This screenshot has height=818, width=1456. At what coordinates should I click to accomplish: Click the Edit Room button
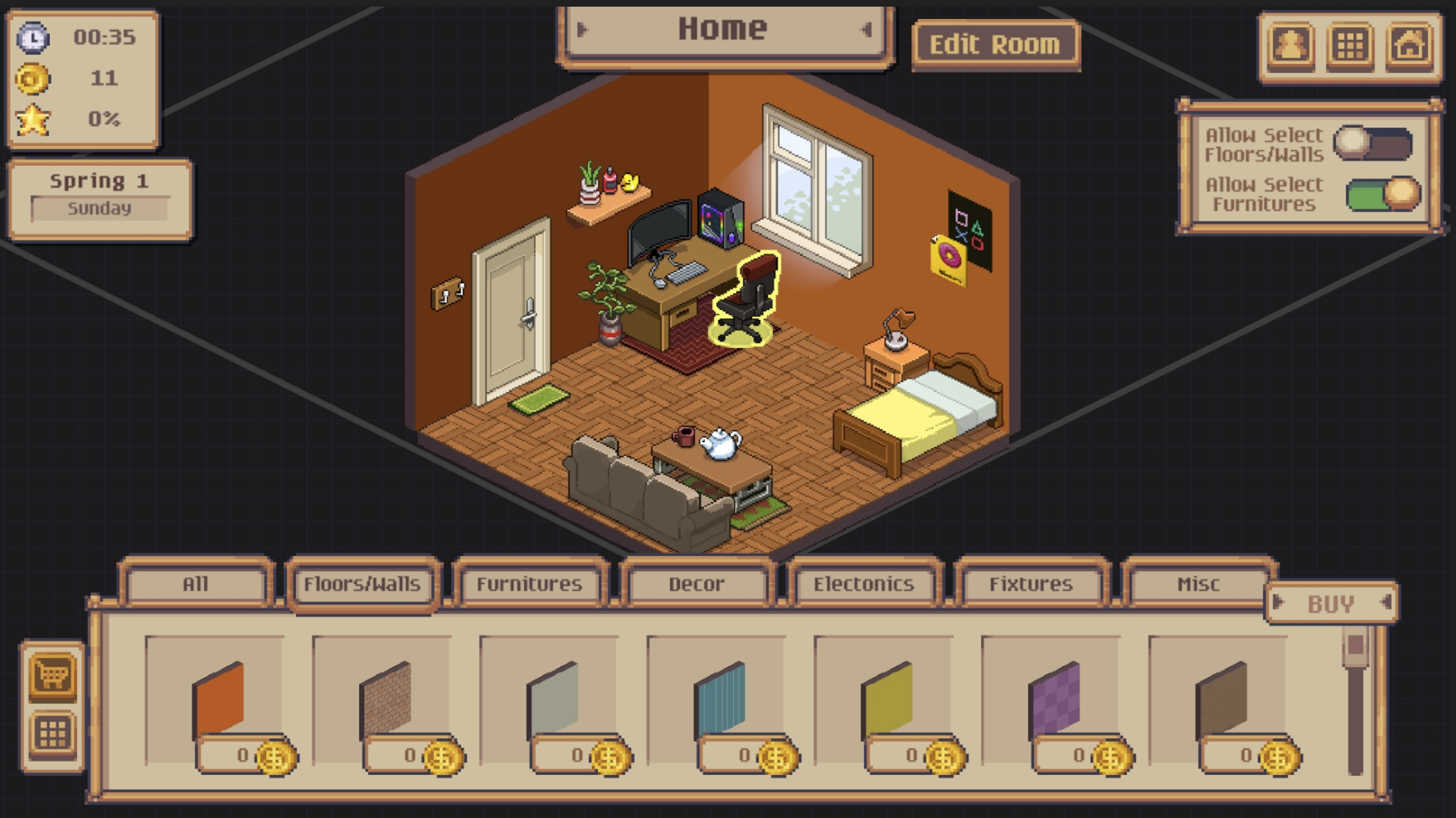tap(994, 44)
